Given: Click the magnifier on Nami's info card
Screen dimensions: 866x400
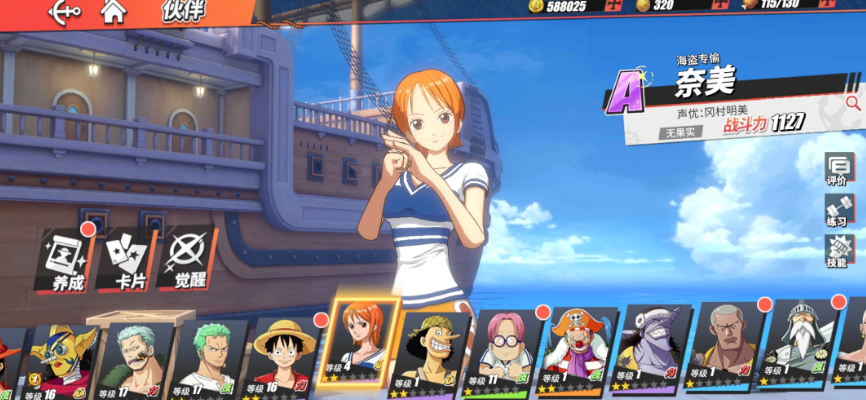Looking at the screenshot, I should (853, 101).
